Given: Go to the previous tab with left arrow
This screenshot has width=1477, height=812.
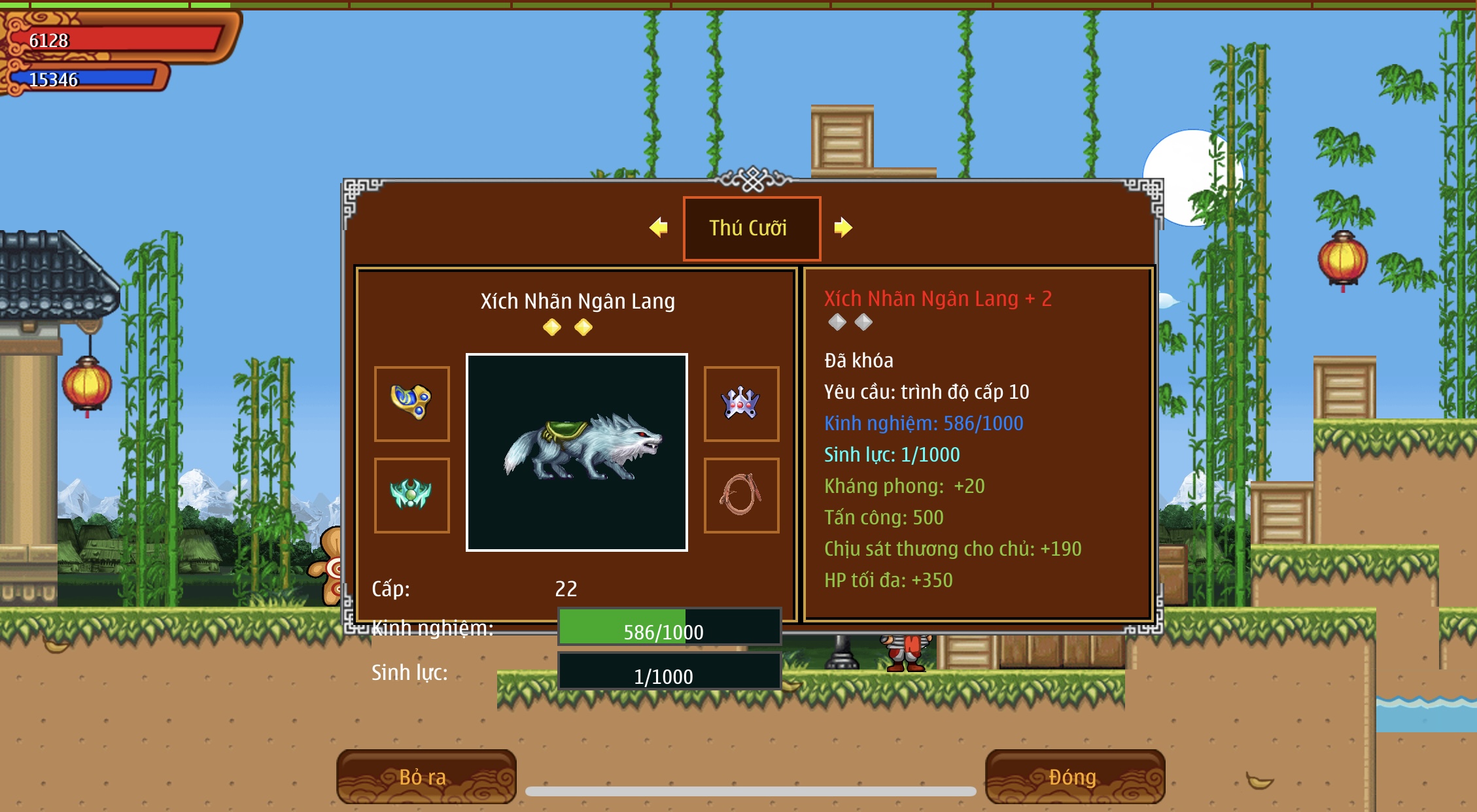Looking at the screenshot, I should (658, 228).
